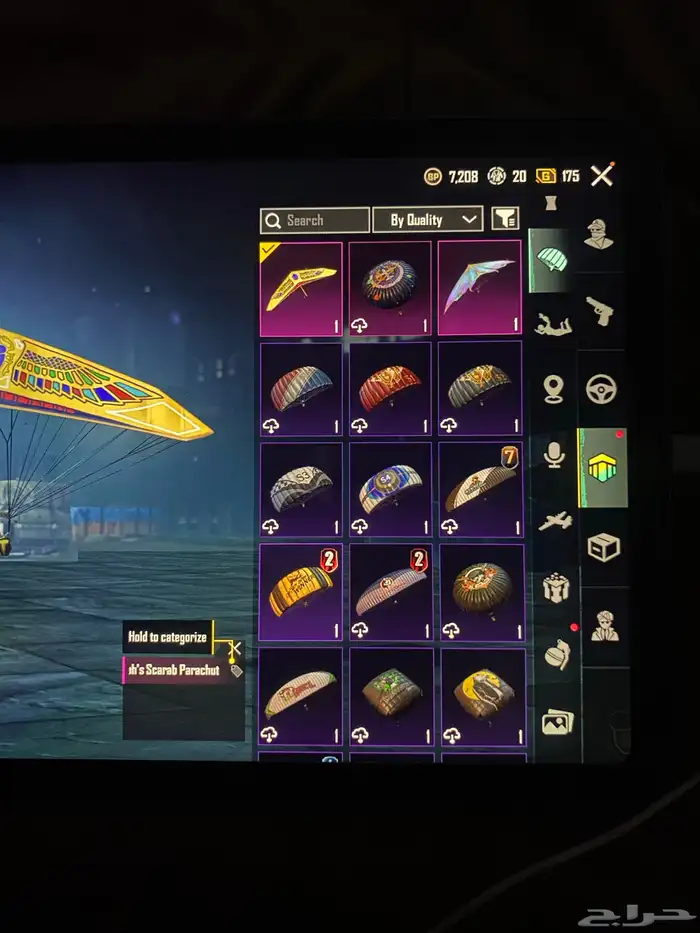Image resolution: width=700 pixels, height=933 pixels.
Task: Select the yellow Scarab glider item
Action: [x=301, y=288]
